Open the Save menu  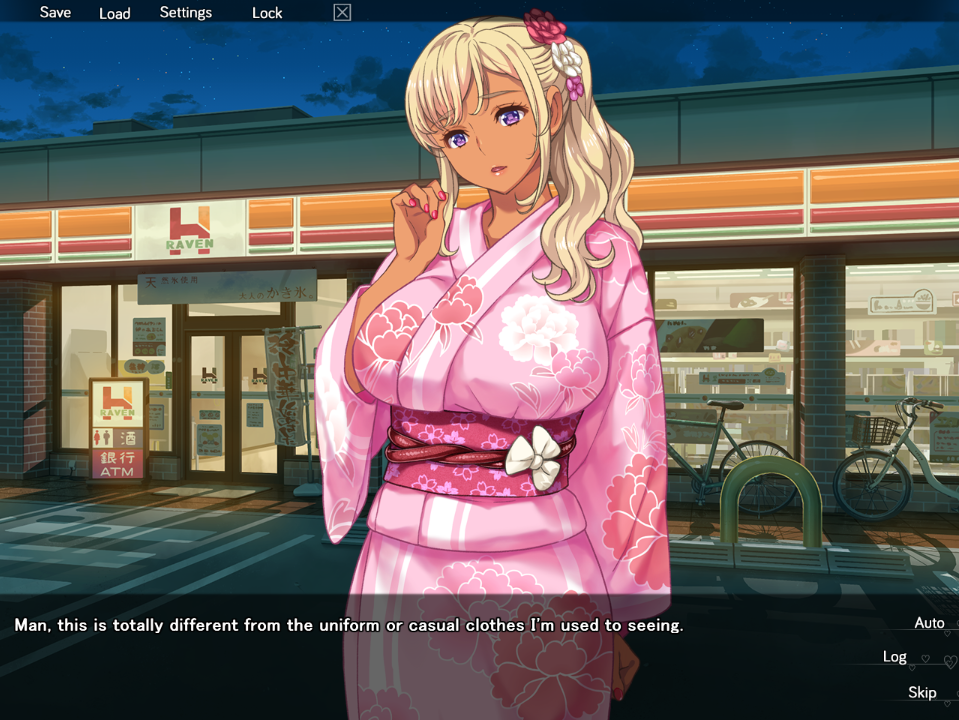point(55,13)
